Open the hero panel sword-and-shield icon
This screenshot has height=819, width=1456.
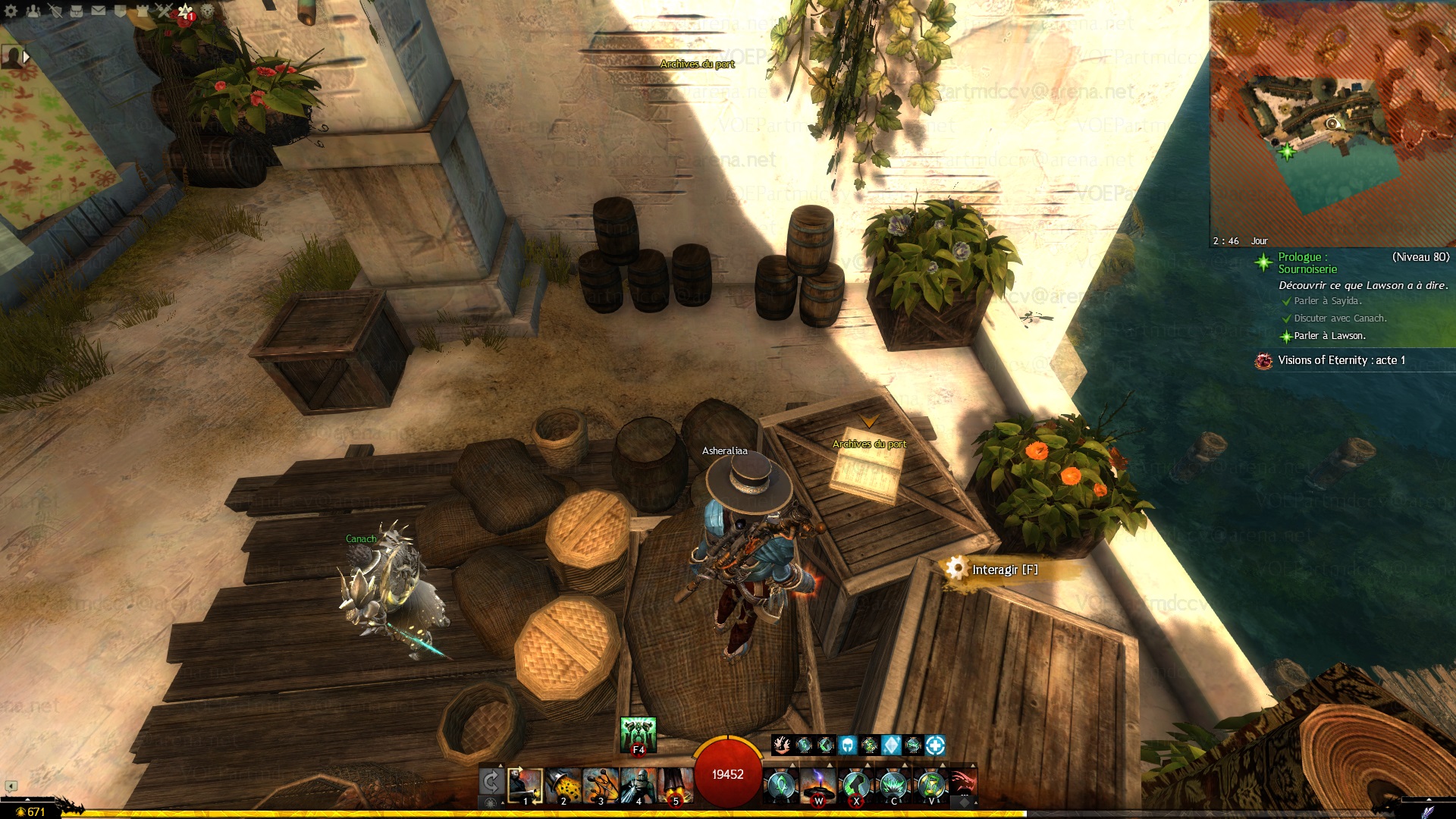(x=55, y=11)
